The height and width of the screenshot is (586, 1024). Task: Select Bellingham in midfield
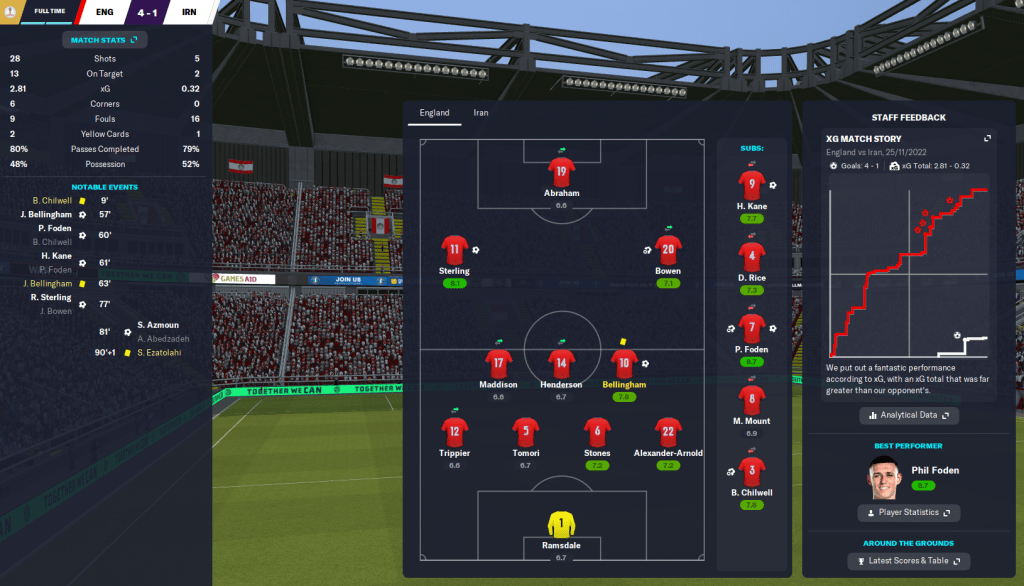(625, 363)
